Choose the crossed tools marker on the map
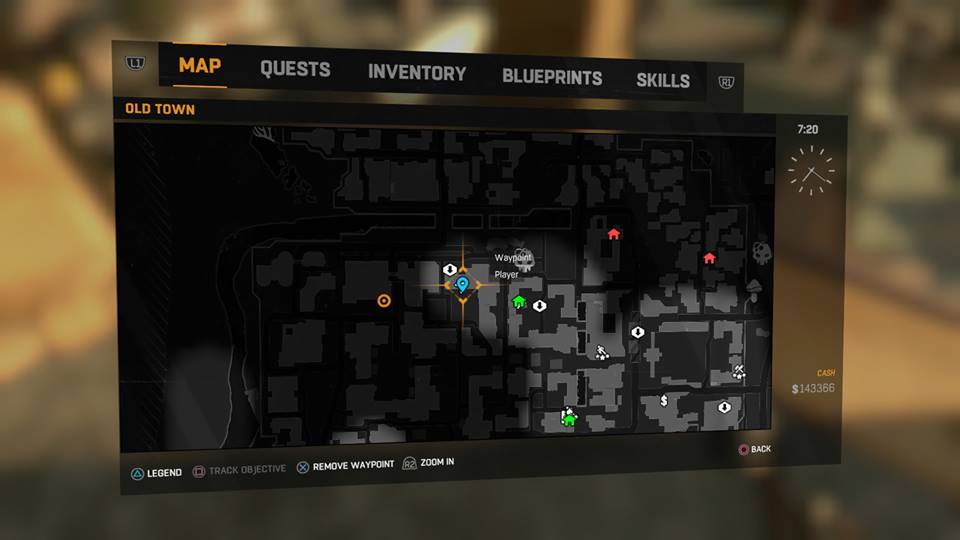 pos(738,372)
